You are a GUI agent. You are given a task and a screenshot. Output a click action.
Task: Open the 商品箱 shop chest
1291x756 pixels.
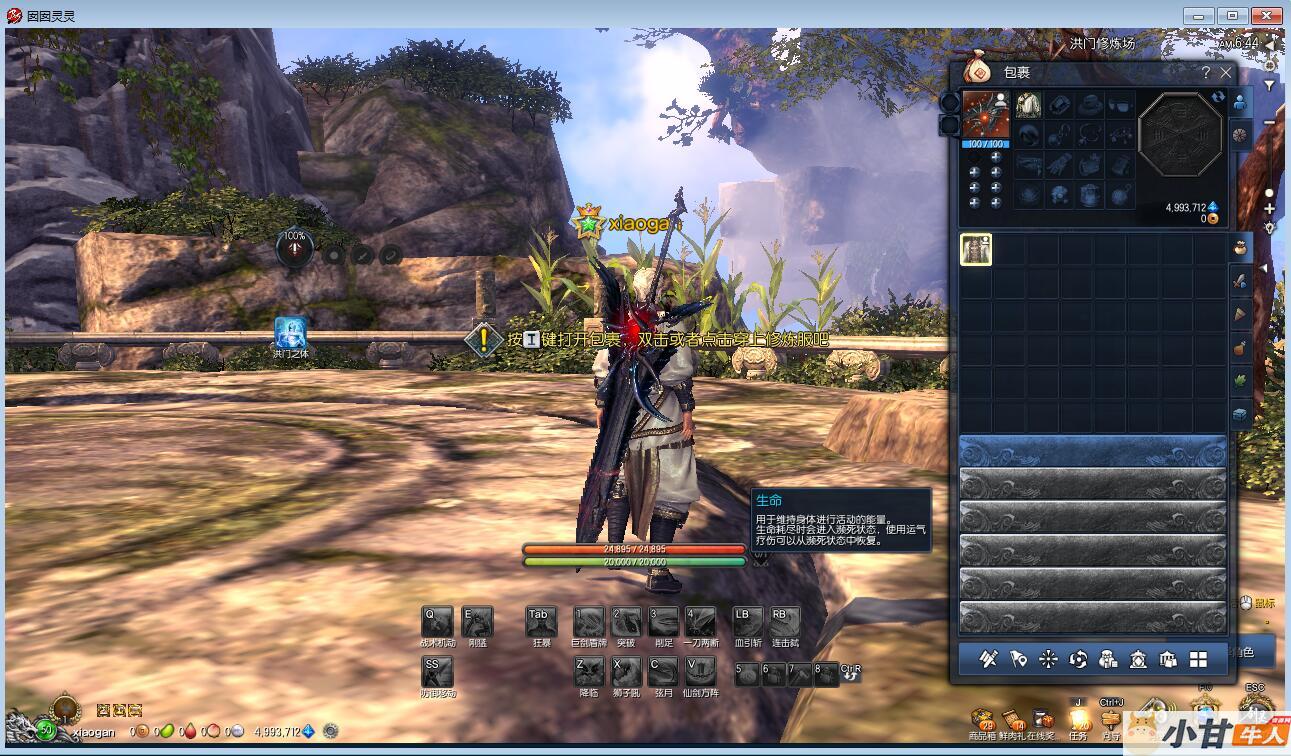[983, 720]
